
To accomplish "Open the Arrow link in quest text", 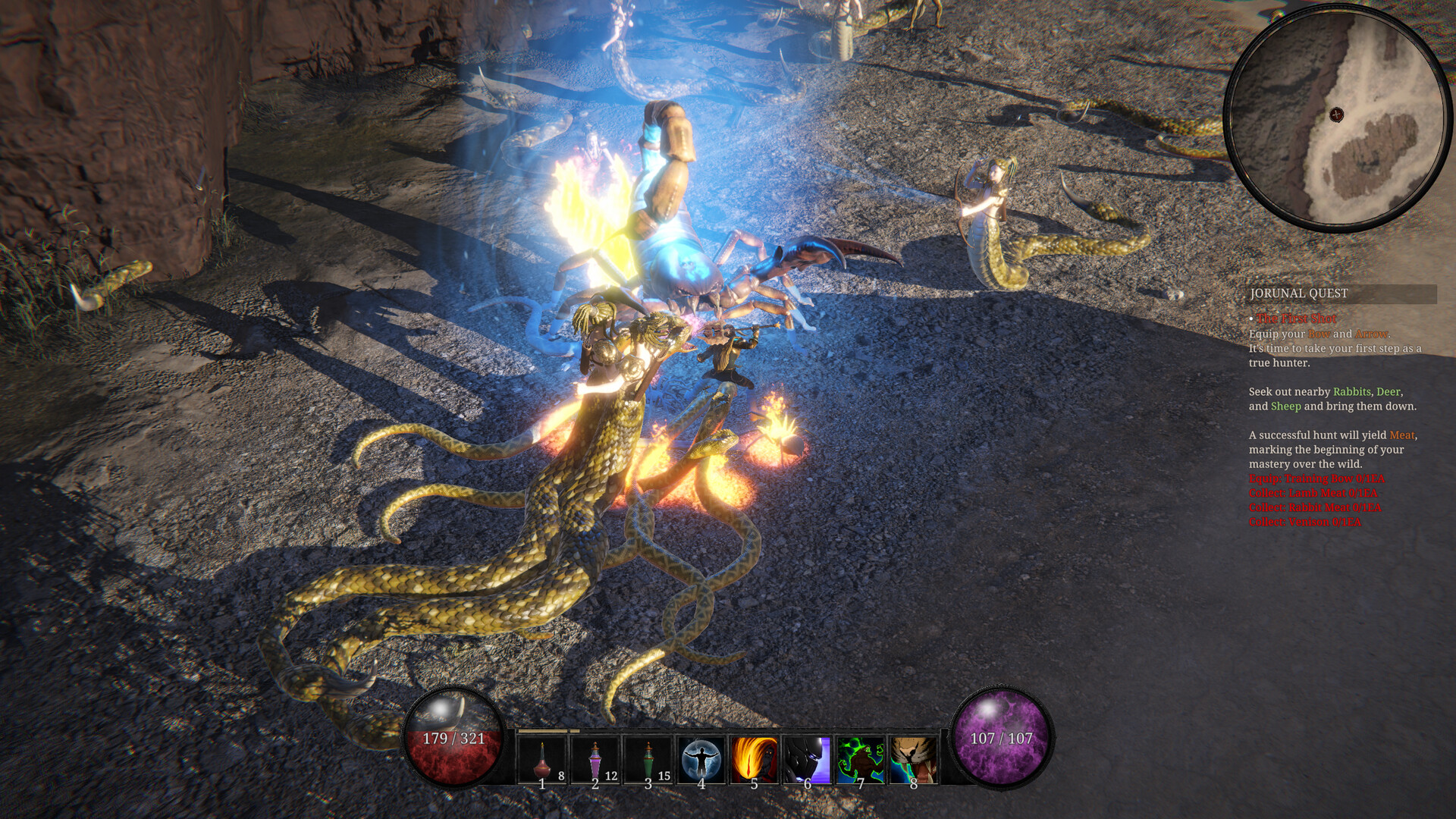I will coord(1371,334).
